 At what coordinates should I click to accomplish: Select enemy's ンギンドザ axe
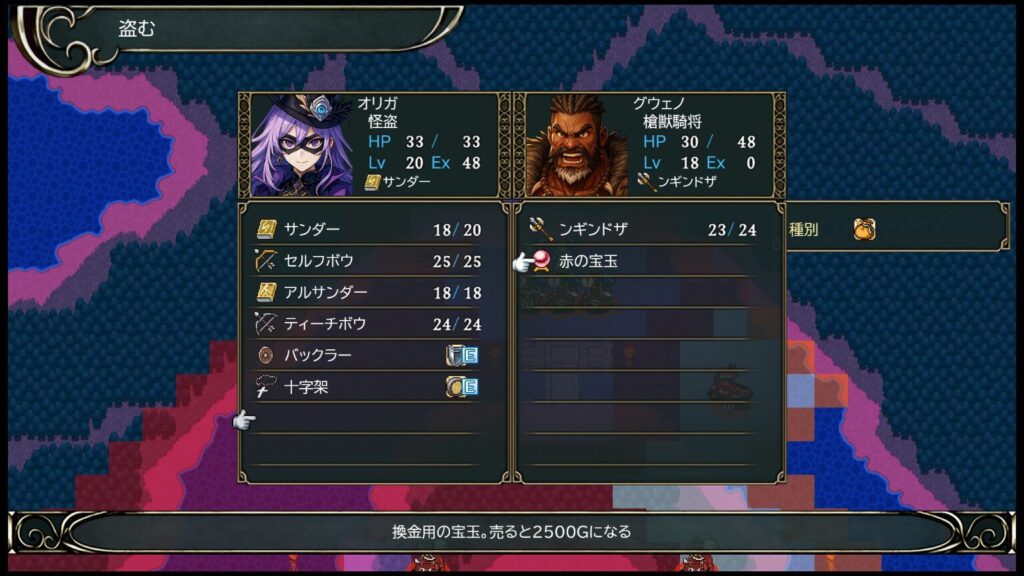(x=641, y=229)
